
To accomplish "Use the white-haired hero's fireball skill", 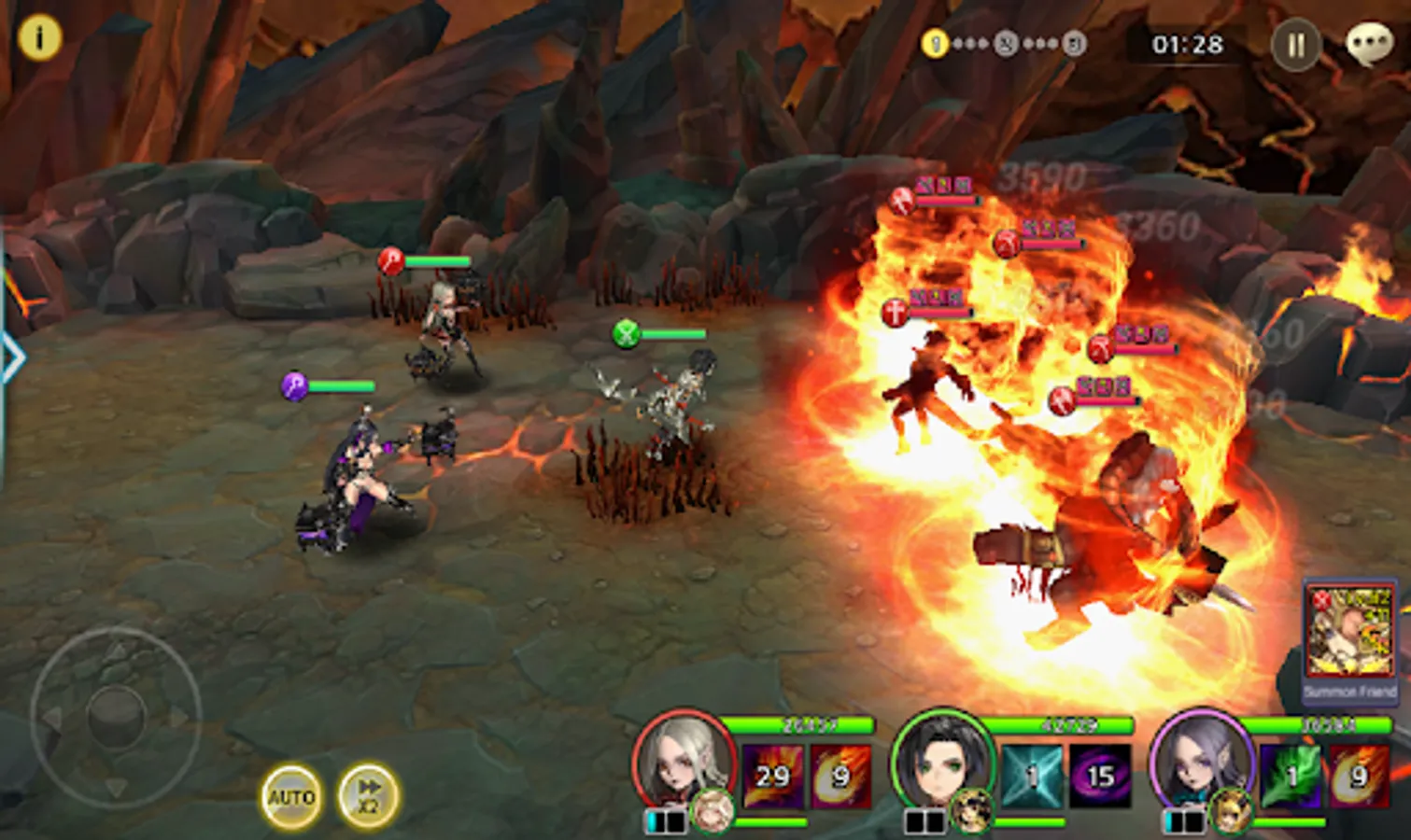I will pos(840,776).
